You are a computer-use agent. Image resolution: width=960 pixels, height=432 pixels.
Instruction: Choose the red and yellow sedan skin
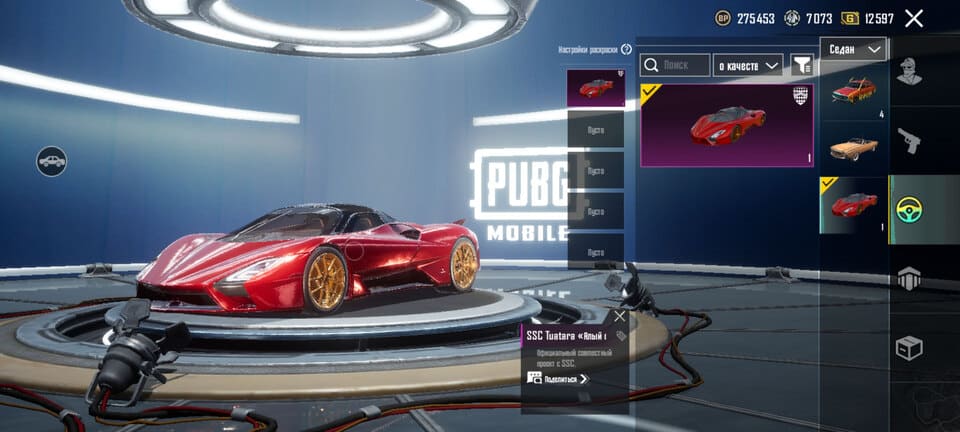(853, 91)
